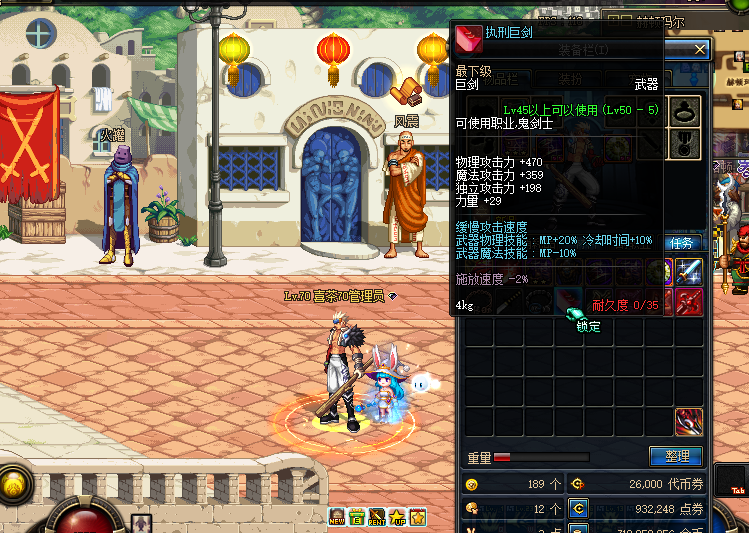Click the 整理 sort button
Image resolution: width=749 pixels, height=533 pixels.
coord(676,457)
